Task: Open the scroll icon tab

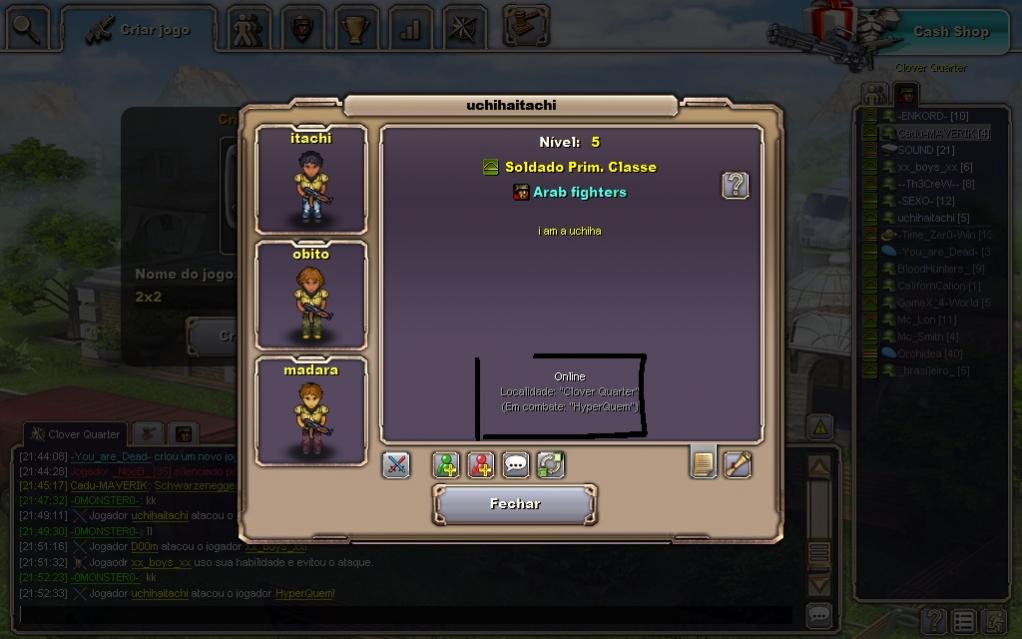Action: click(x=738, y=464)
